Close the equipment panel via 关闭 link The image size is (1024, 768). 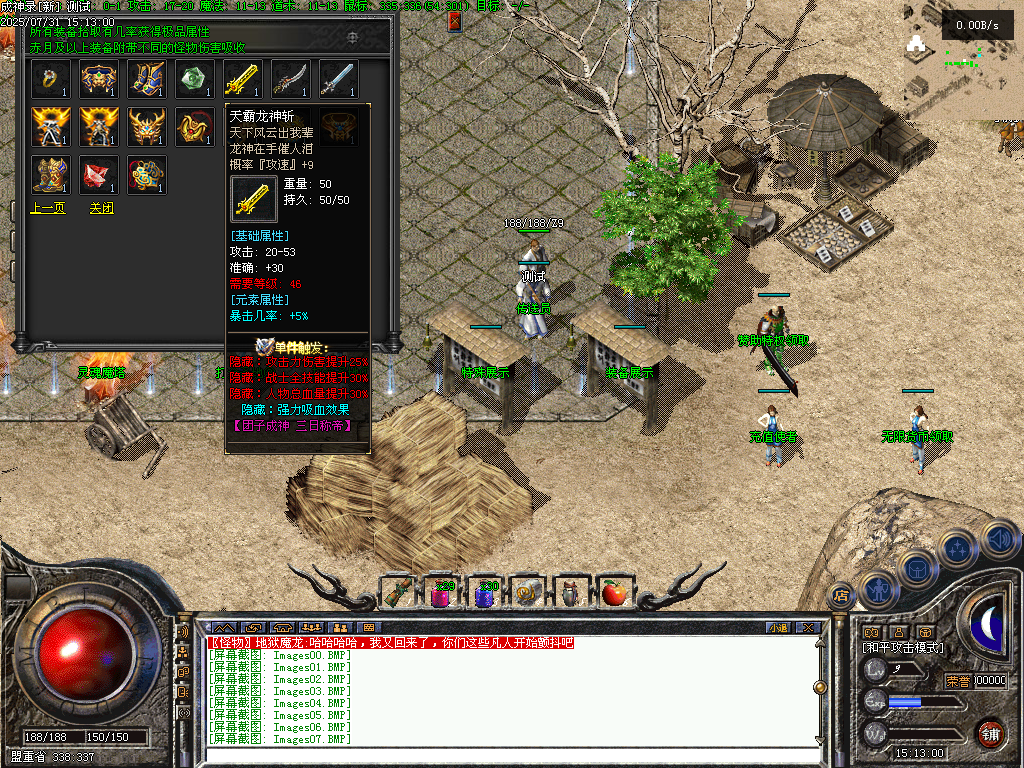101,209
